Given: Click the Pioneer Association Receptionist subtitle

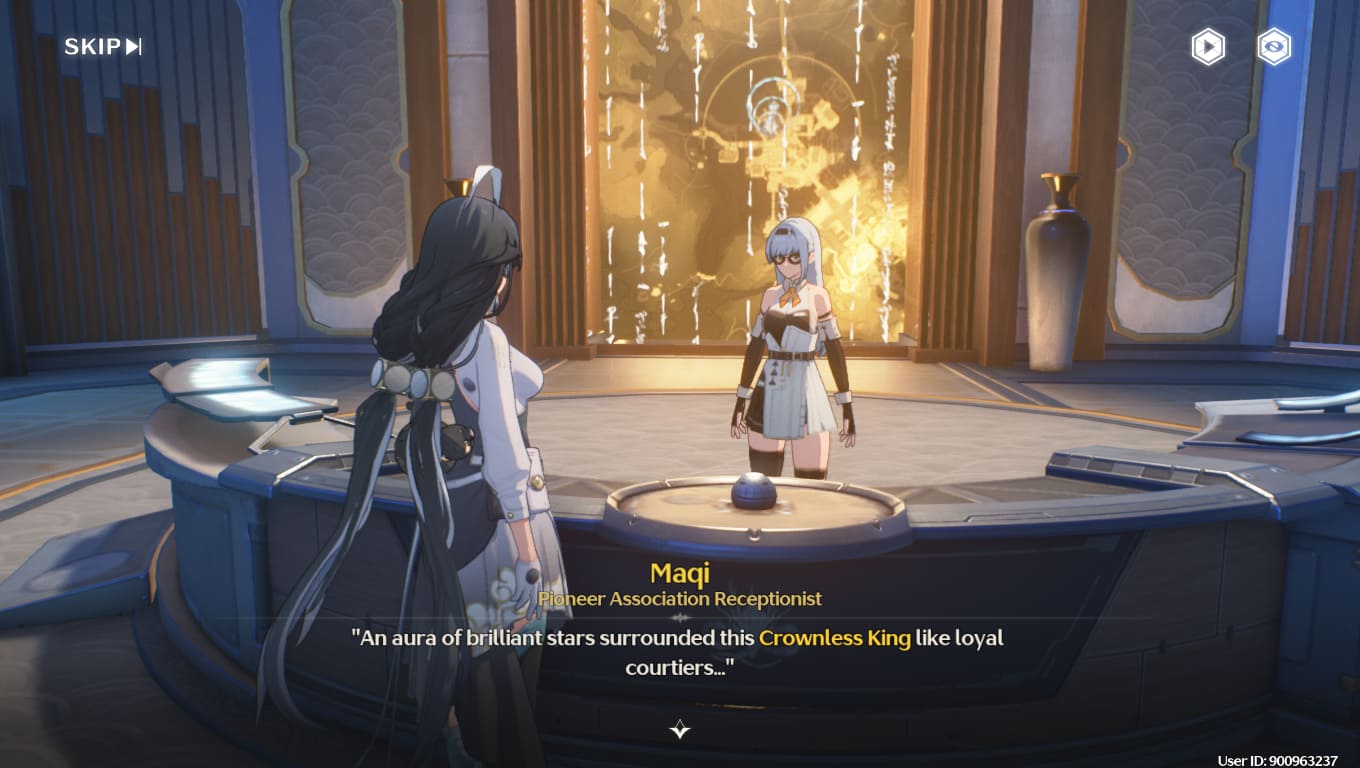Looking at the screenshot, I should (680, 599).
